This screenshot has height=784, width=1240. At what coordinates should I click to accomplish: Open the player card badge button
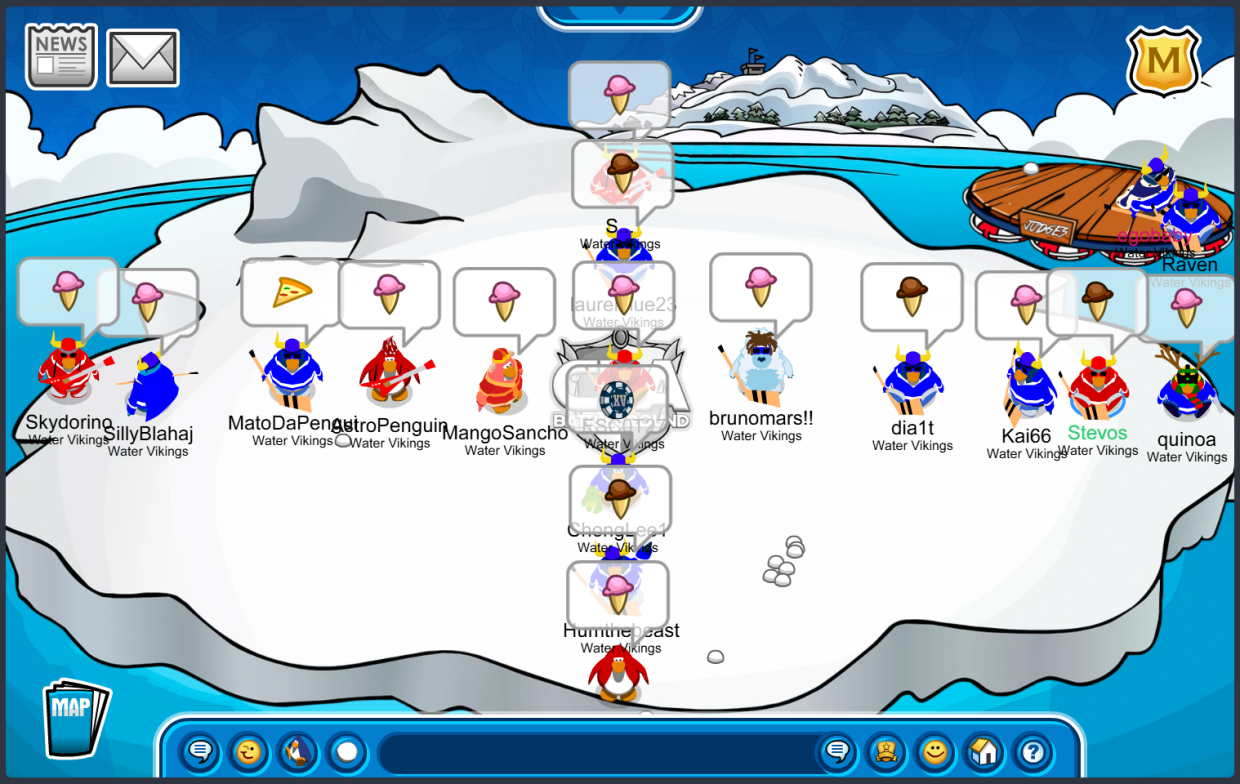pos(886,751)
